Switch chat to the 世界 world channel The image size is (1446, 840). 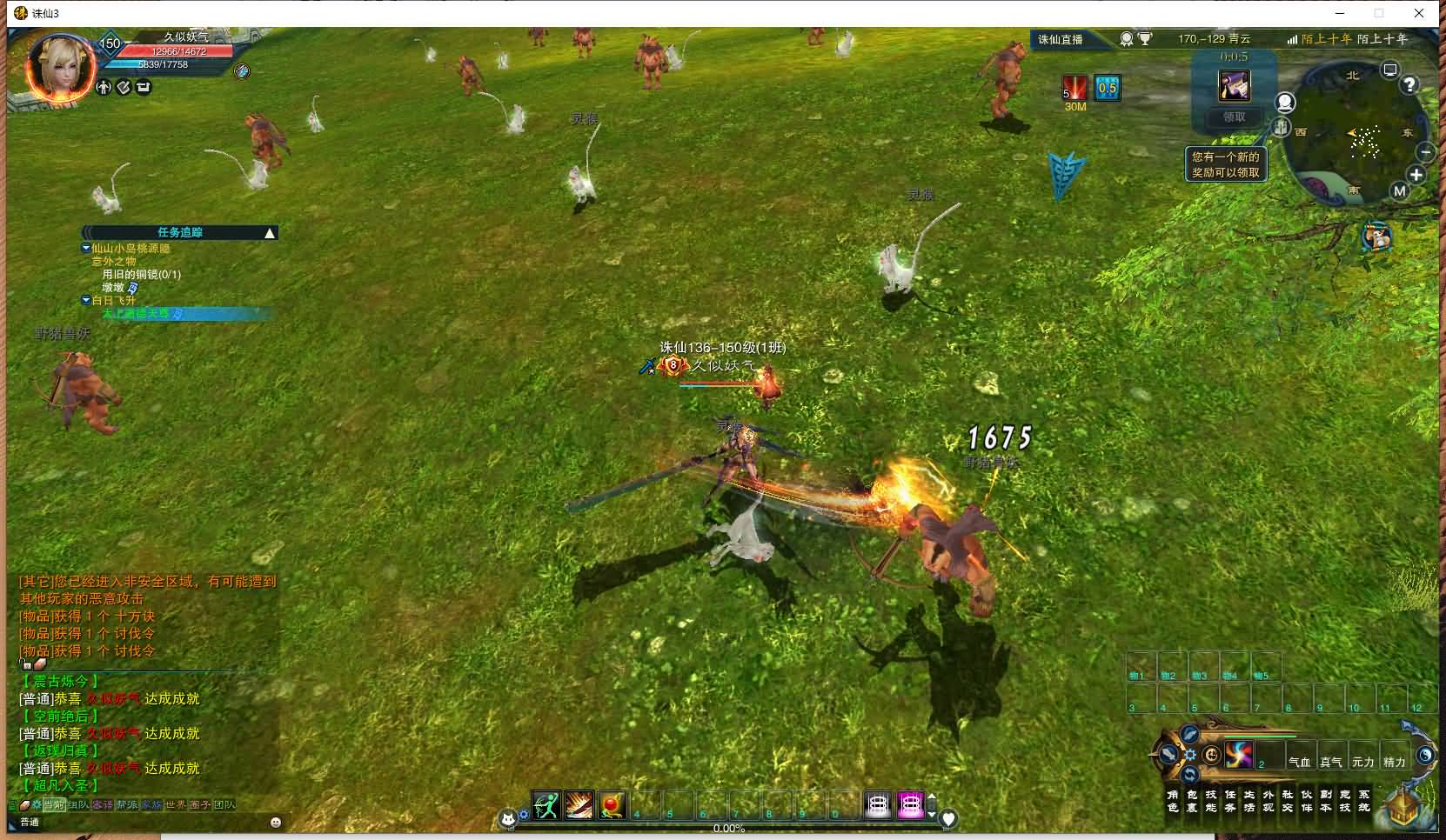pos(176,805)
